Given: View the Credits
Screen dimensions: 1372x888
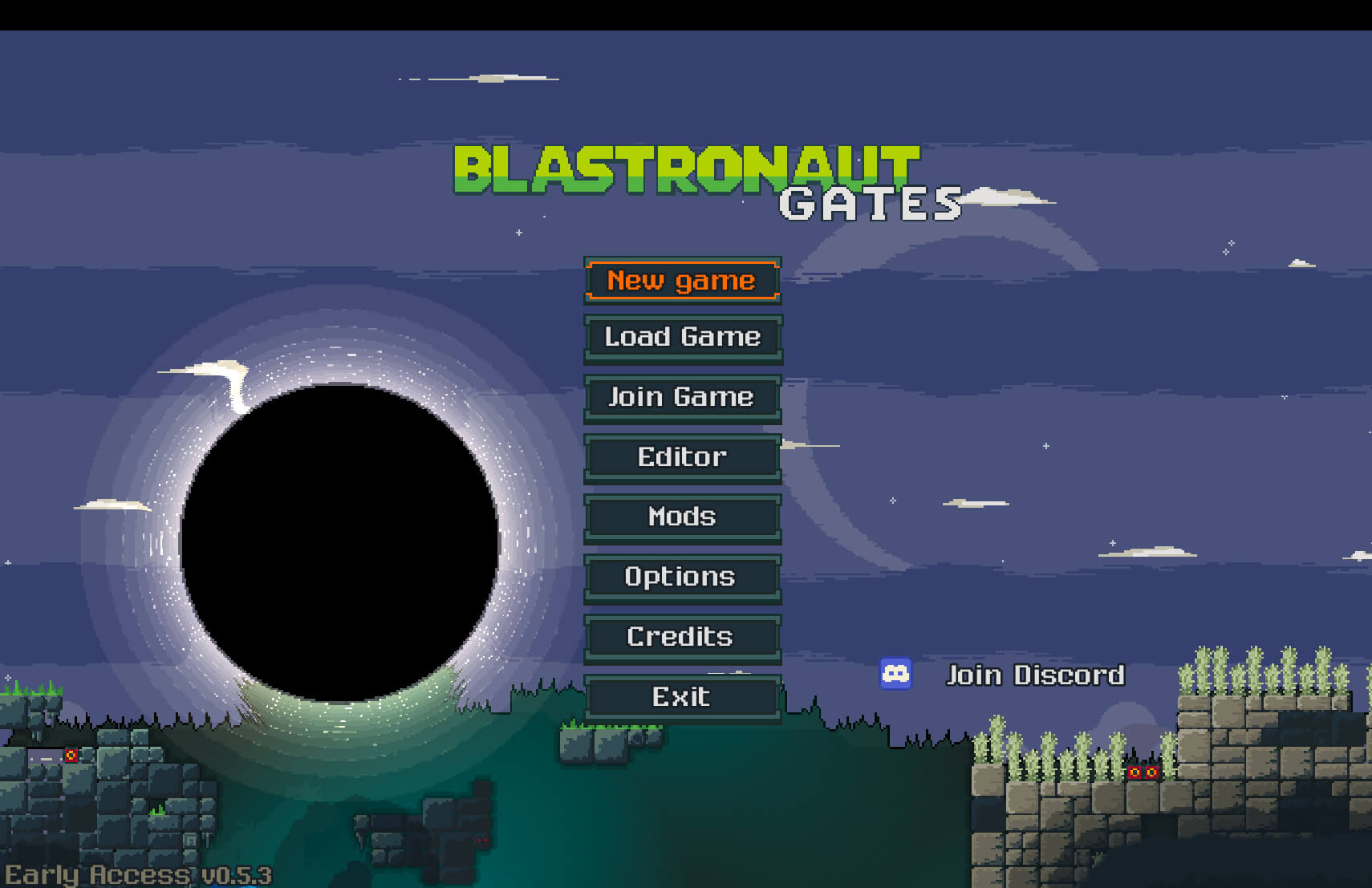Looking at the screenshot, I should pos(682,637).
